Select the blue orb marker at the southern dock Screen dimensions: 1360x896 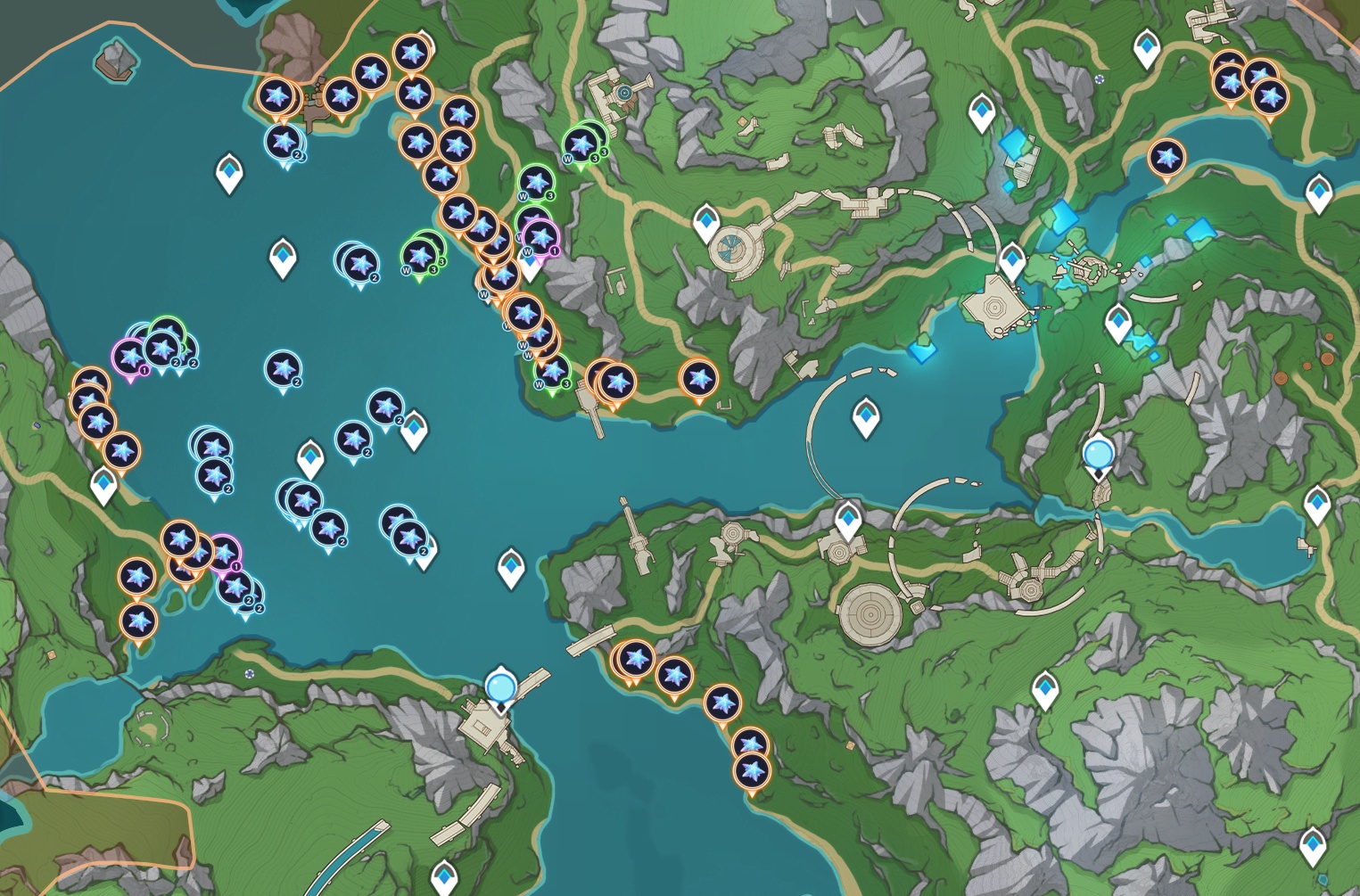coord(501,687)
